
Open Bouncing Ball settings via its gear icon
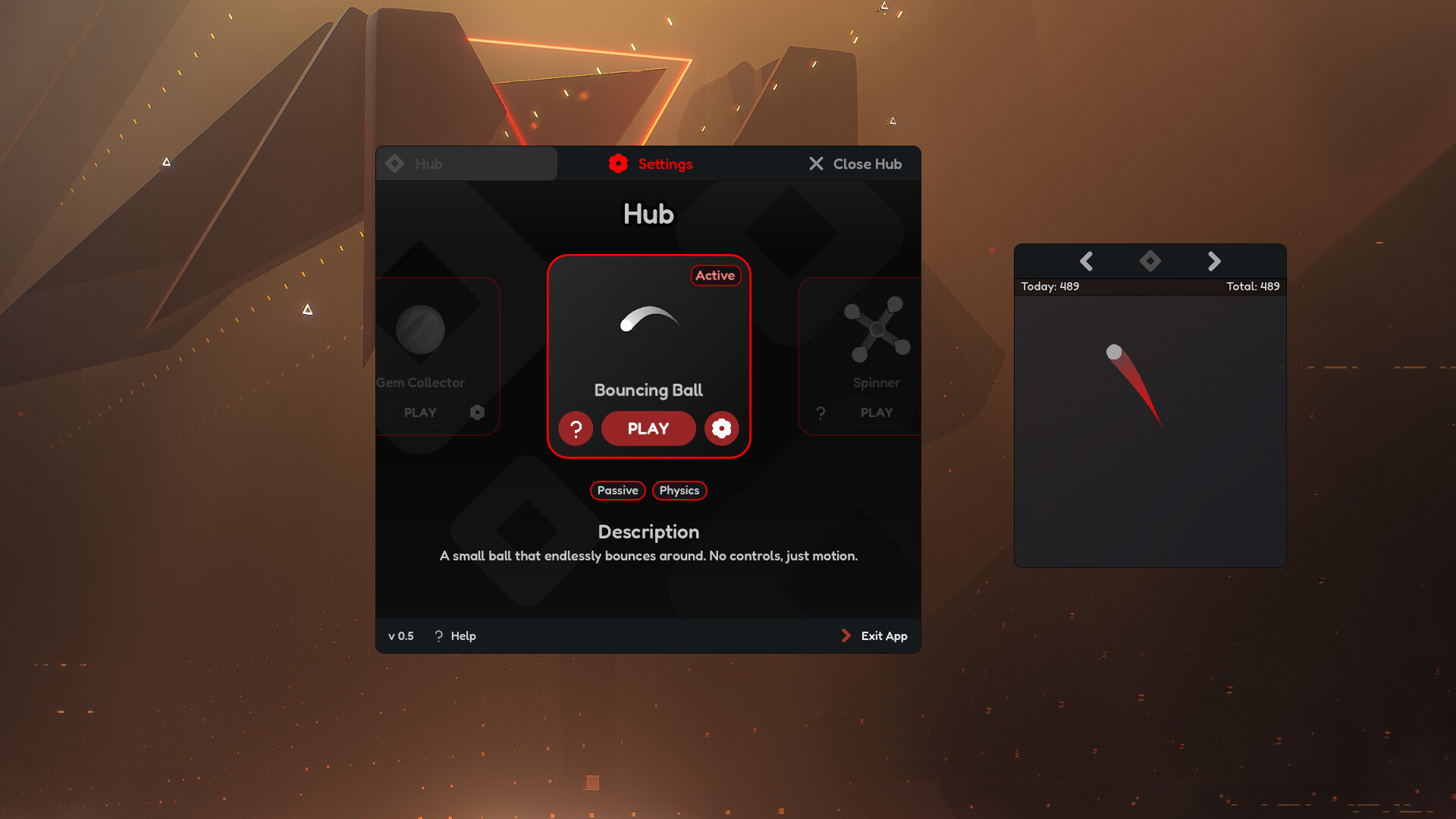click(721, 428)
